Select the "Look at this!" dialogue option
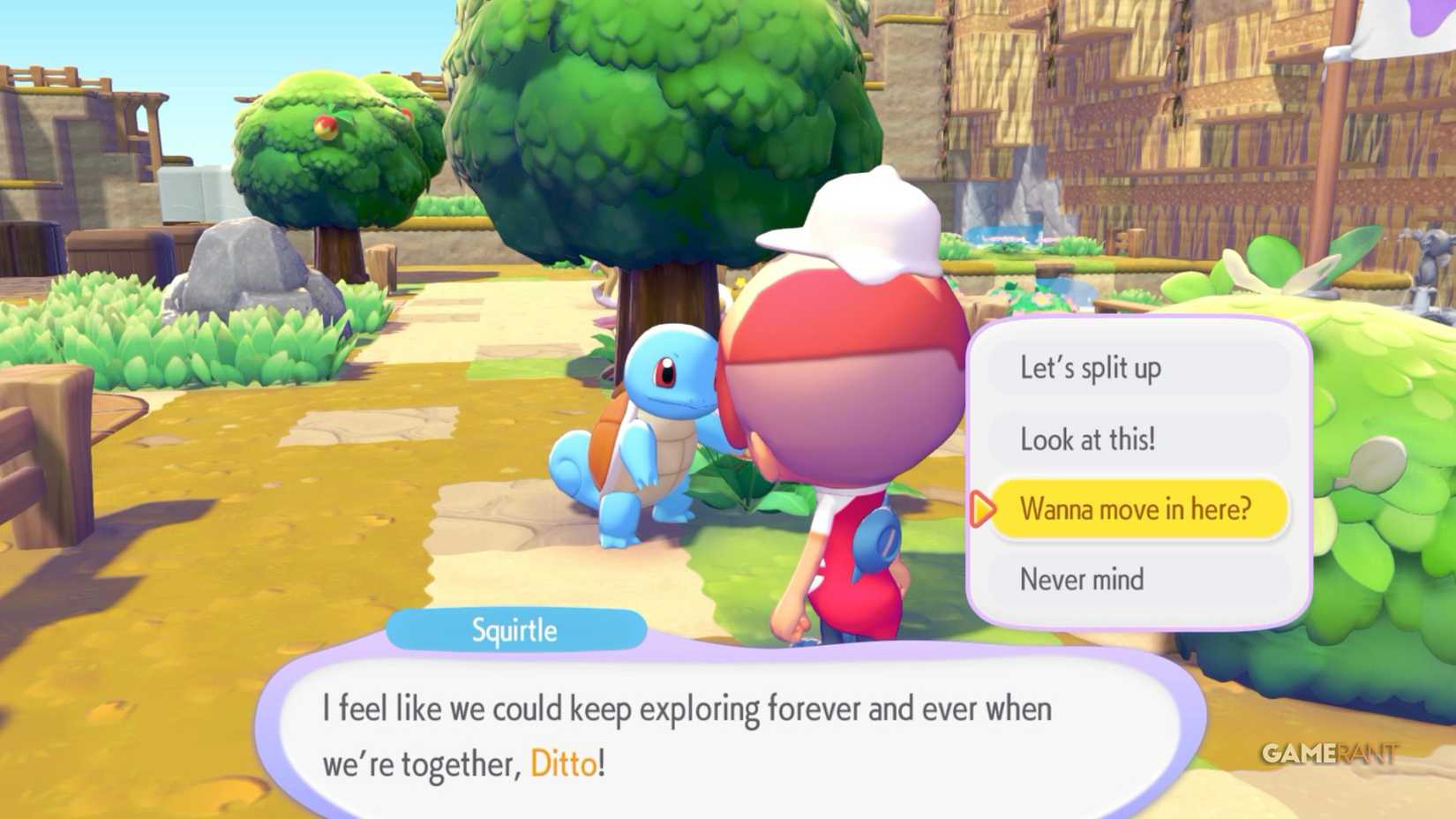The image size is (1456, 819). (1087, 440)
